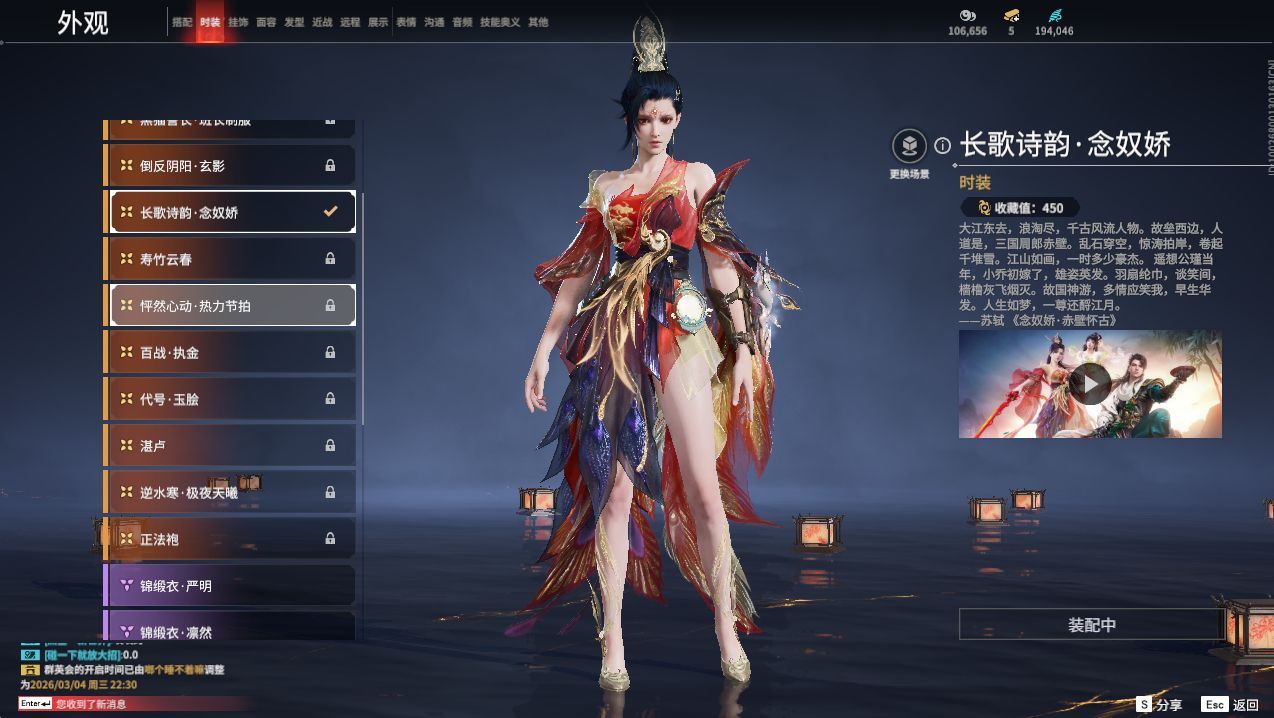Click the 装配中 equip button

point(1091,625)
